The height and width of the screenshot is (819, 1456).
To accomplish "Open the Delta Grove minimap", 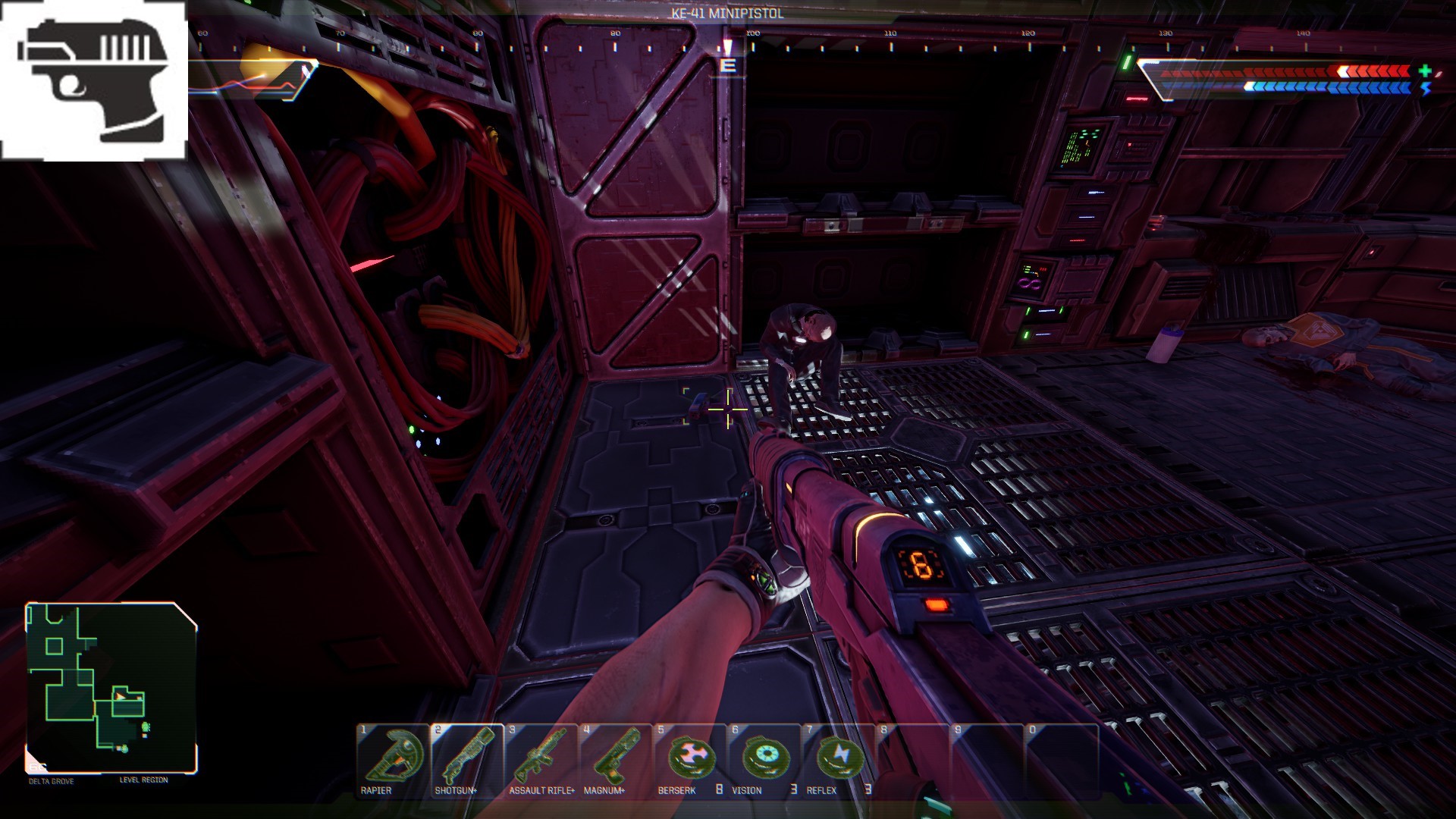I will (111, 687).
